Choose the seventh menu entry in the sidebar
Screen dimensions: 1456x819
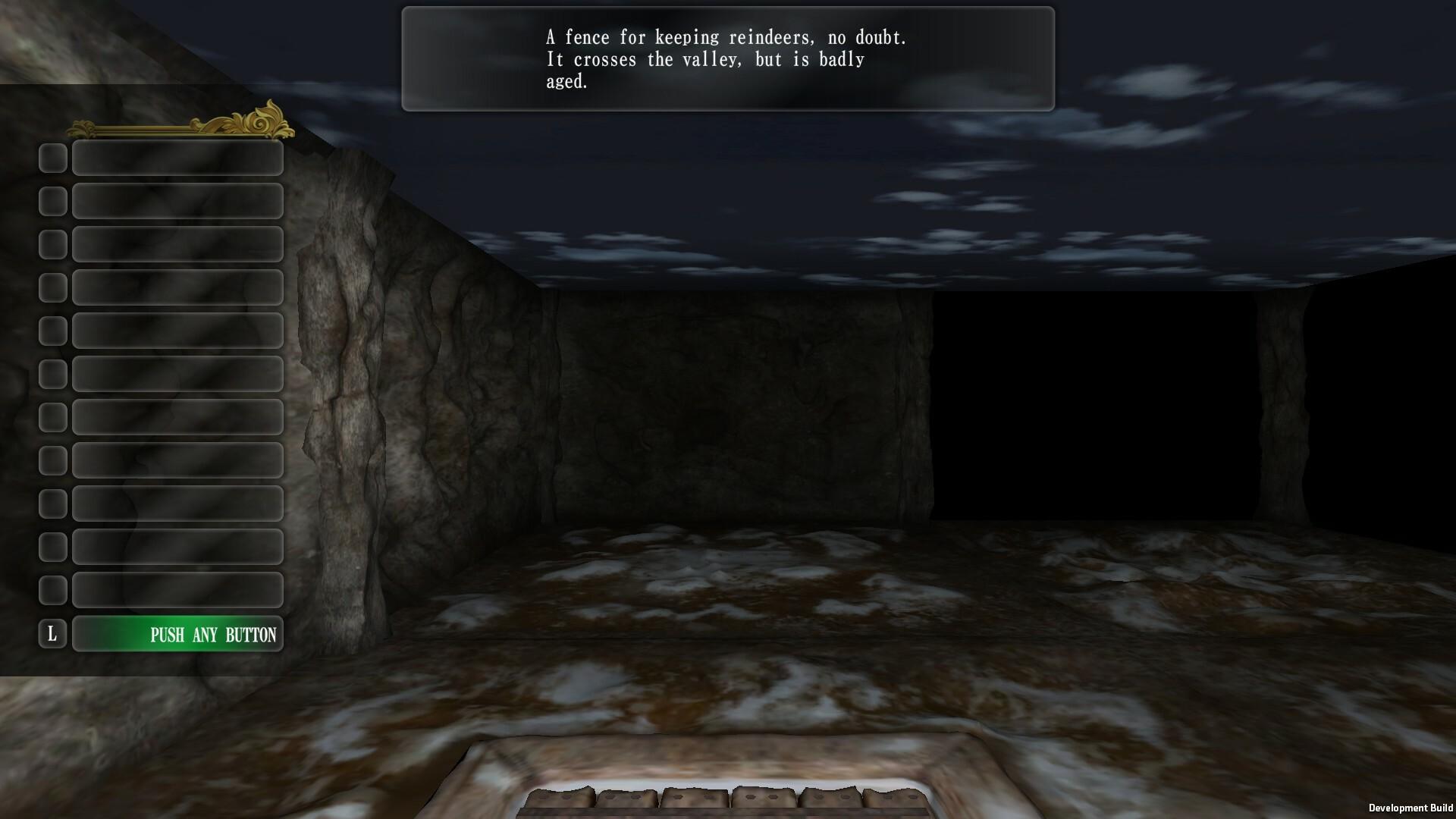click(x=177, y=417)
